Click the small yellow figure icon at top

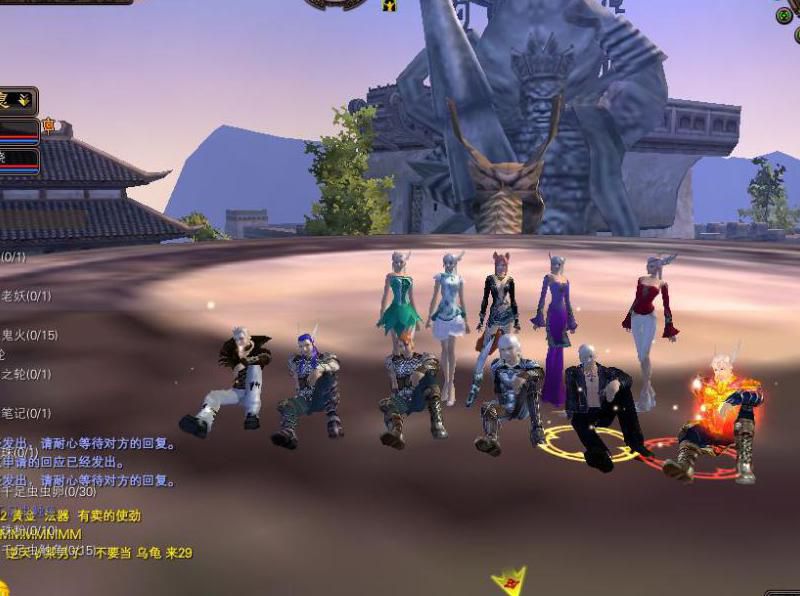click(x=389, y=5)
